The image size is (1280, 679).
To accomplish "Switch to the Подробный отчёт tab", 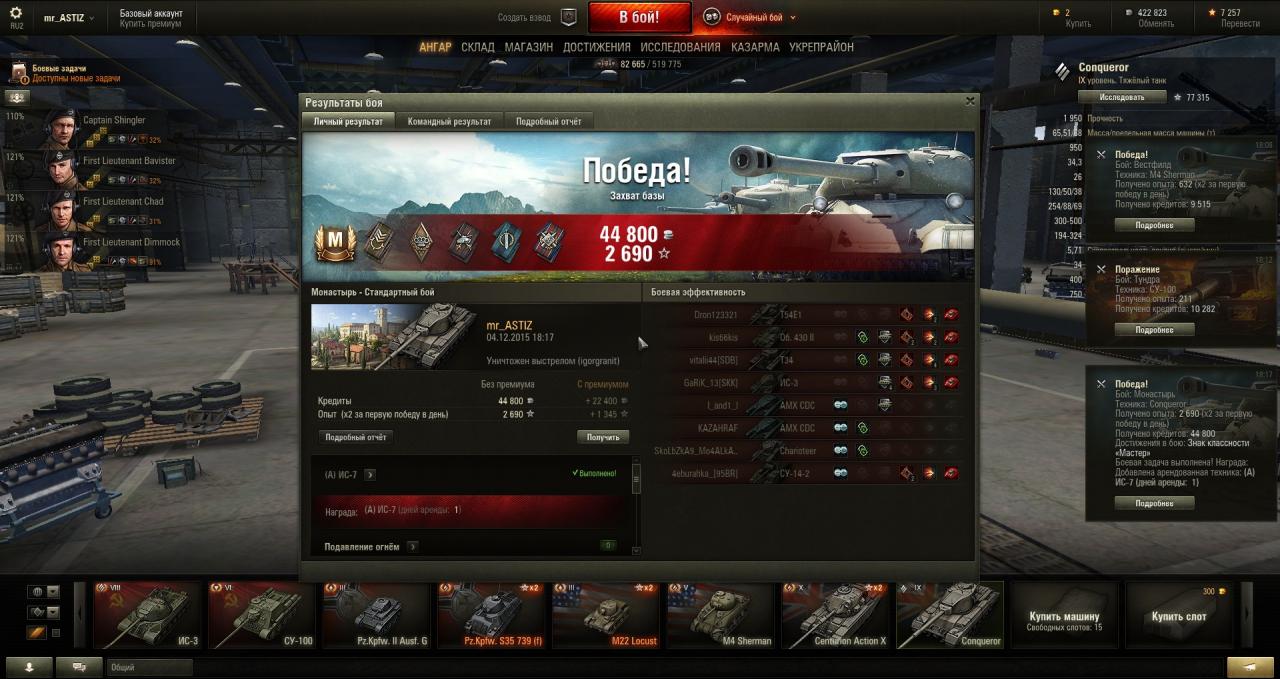I will pos(548,121).
